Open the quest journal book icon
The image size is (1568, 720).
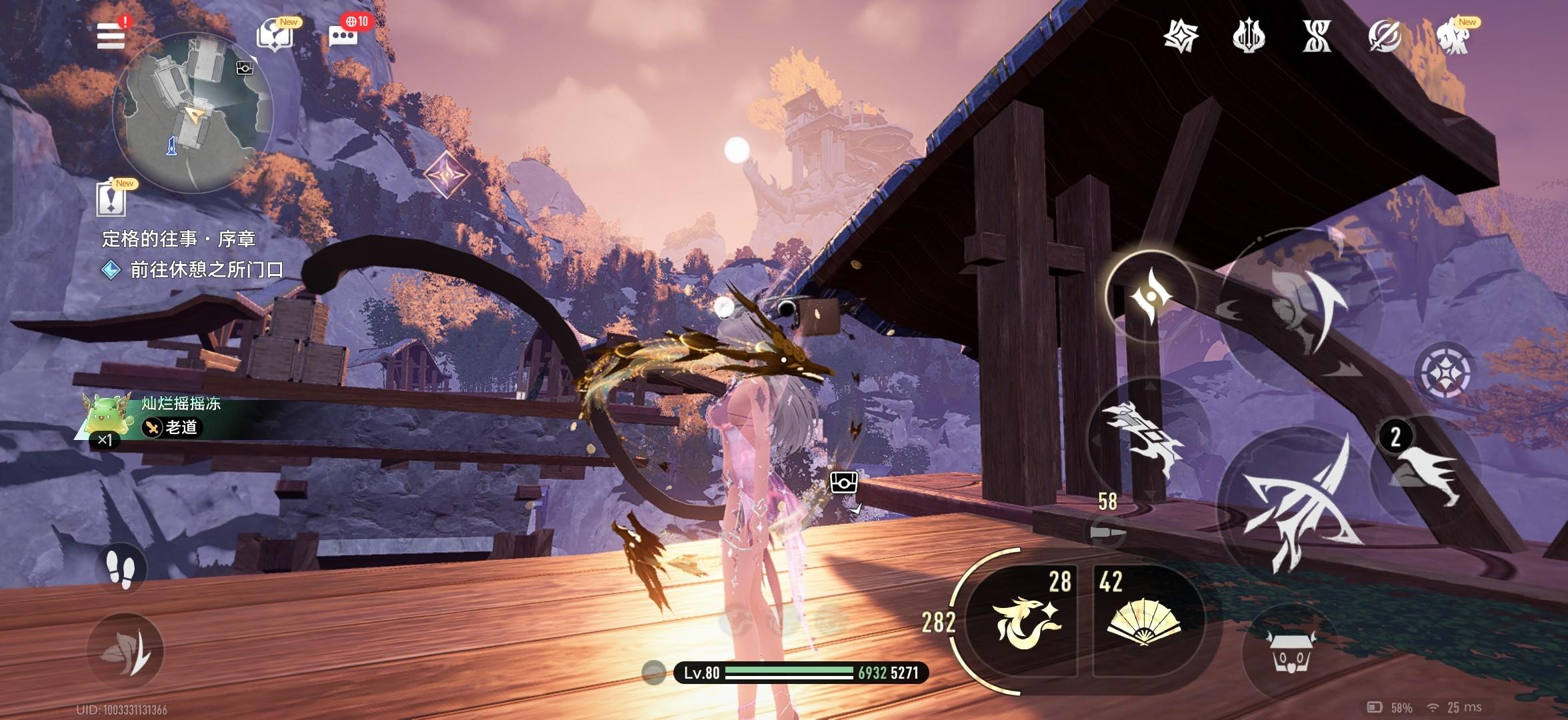273,36
